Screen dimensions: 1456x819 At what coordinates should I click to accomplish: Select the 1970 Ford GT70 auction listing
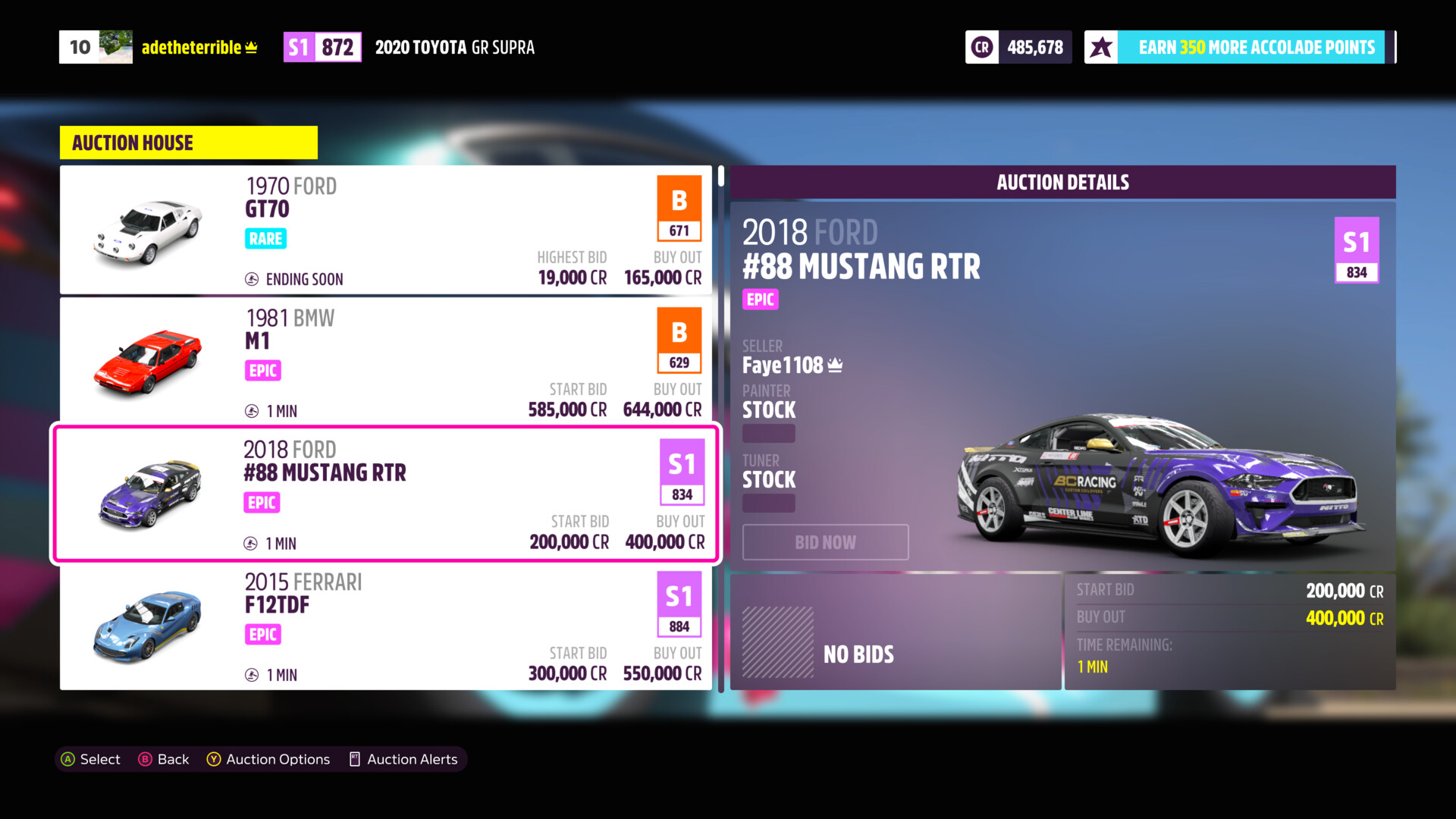385,230
